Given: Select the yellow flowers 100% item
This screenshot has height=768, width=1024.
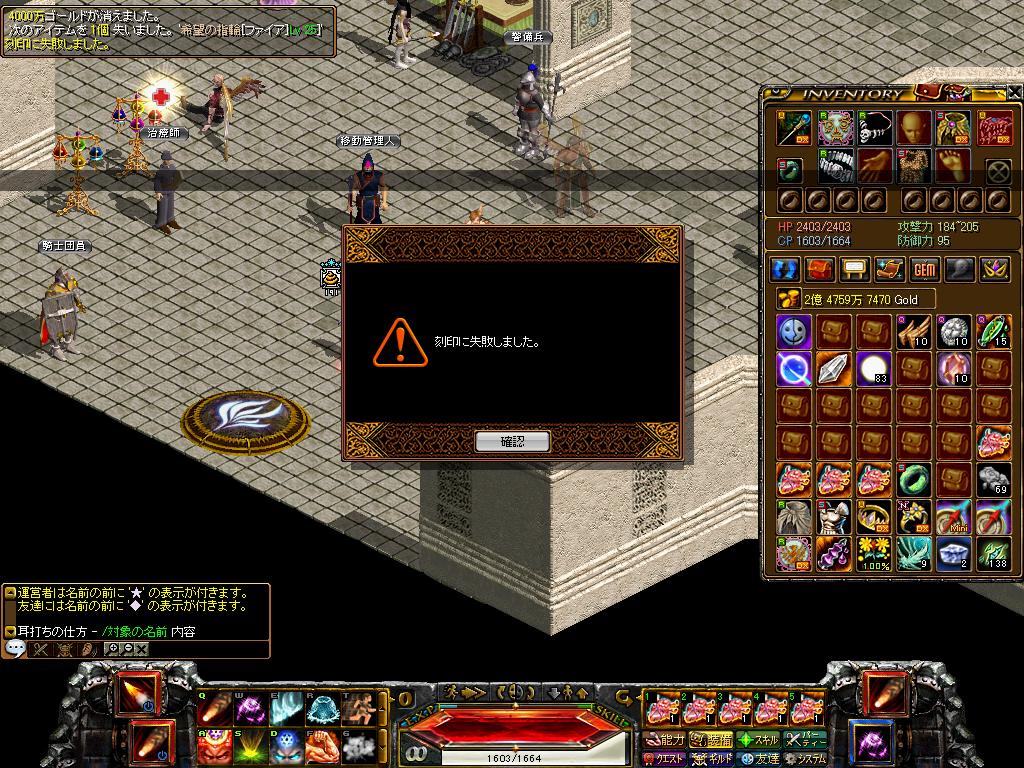Looking at the screenshot, I should [x=872, y=554].
